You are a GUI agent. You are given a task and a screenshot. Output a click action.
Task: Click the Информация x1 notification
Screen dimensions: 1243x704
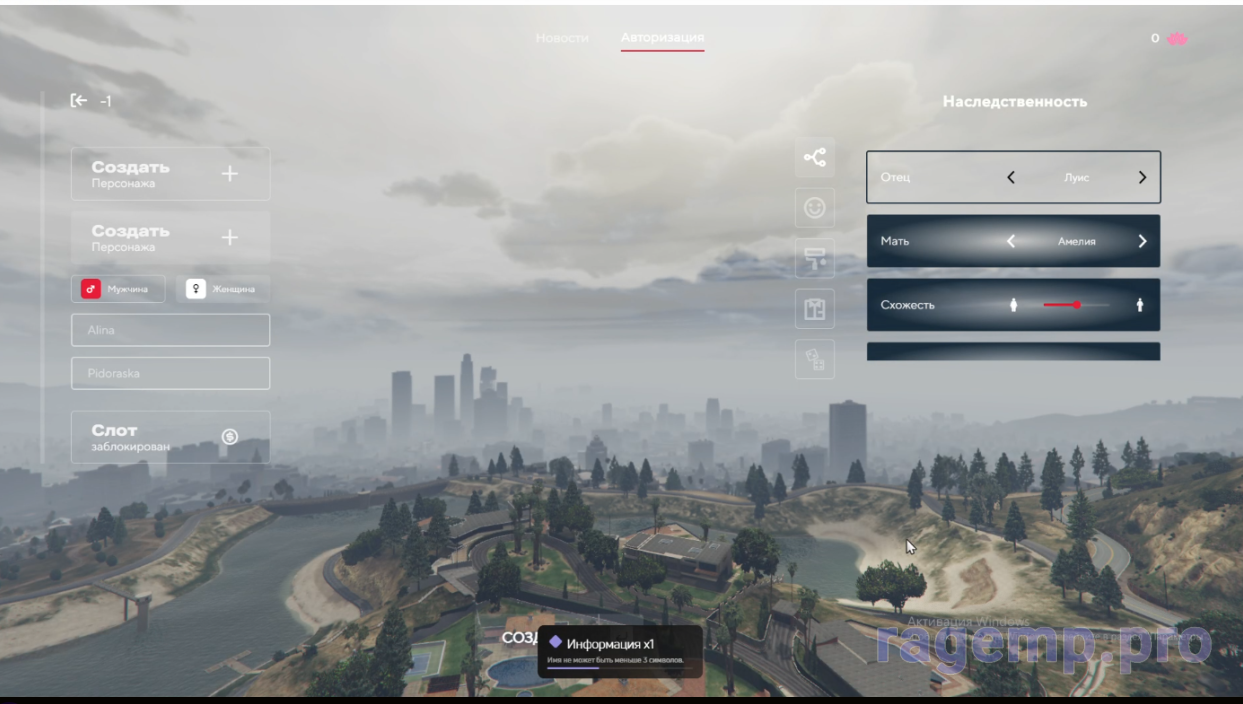tap(619, 650)
